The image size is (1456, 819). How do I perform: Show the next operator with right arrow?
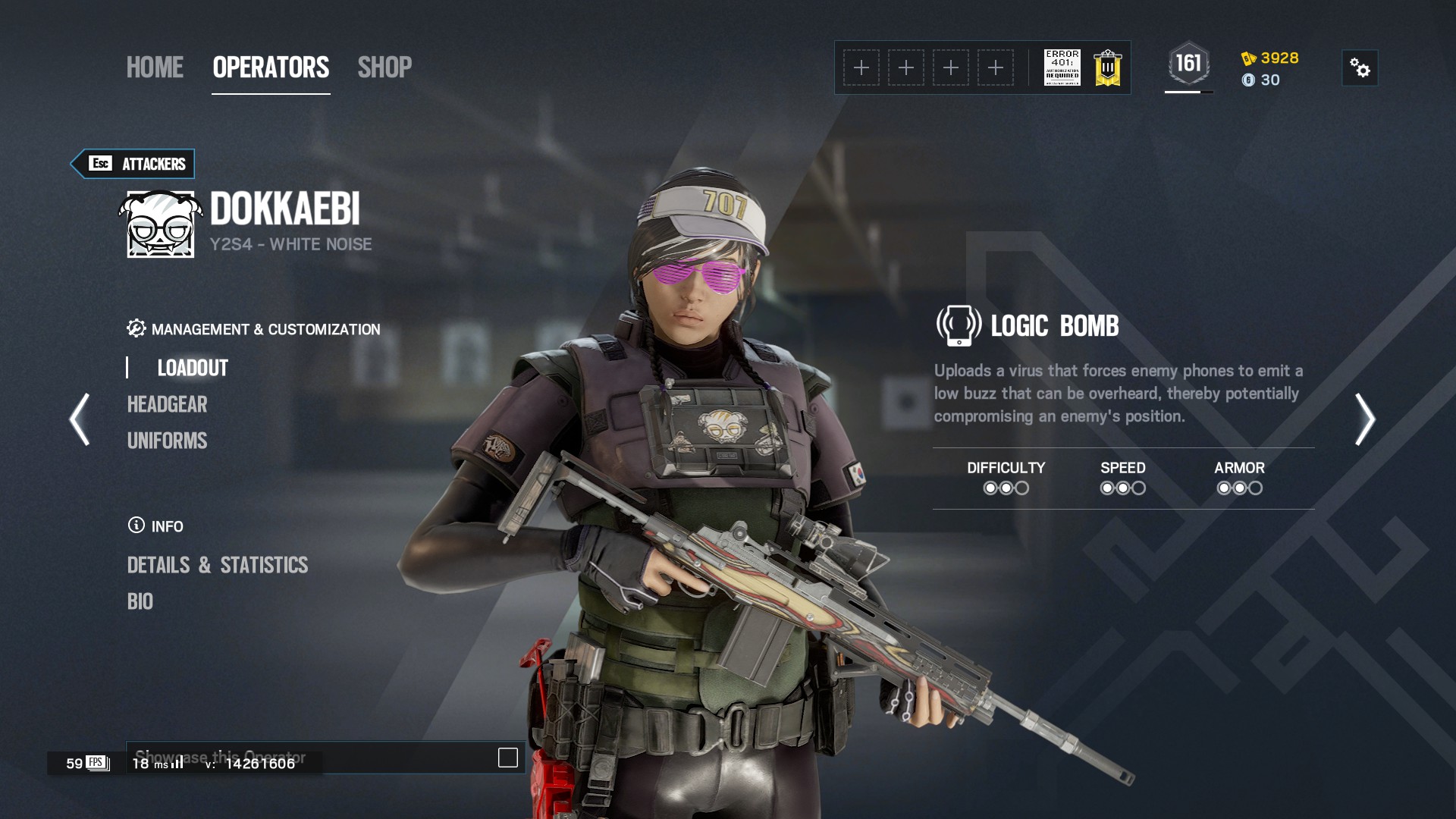click(1364, 419)
